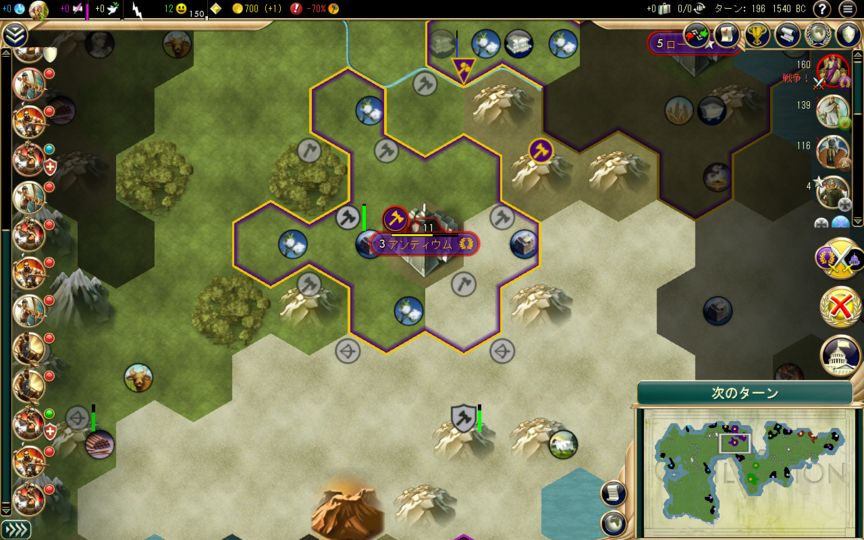864x540 pixels.
Task: Select the red-ringed leader portrait at war
Action: tap(832, 70)
